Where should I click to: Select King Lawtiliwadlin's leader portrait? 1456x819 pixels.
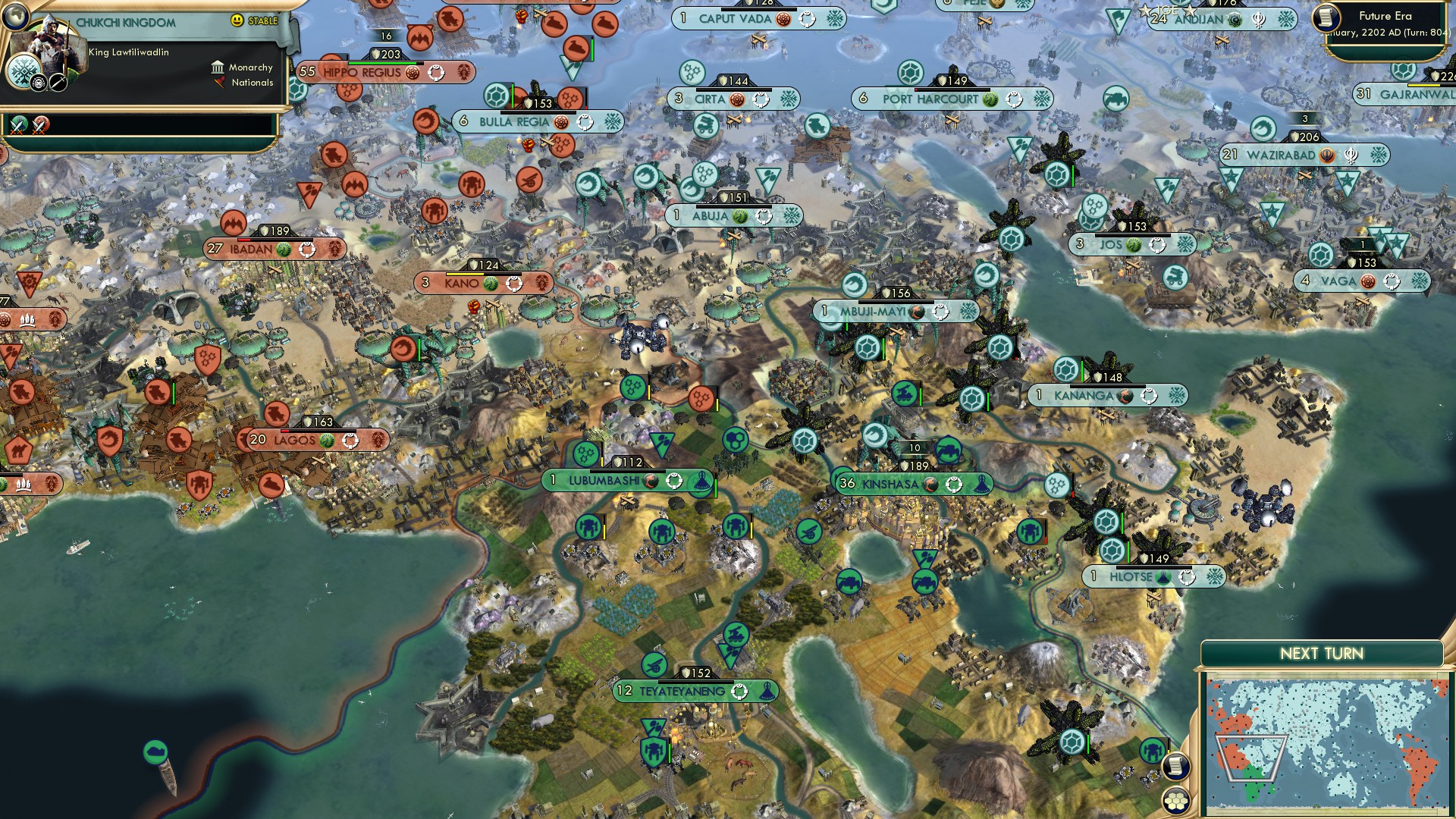[47, 49]
